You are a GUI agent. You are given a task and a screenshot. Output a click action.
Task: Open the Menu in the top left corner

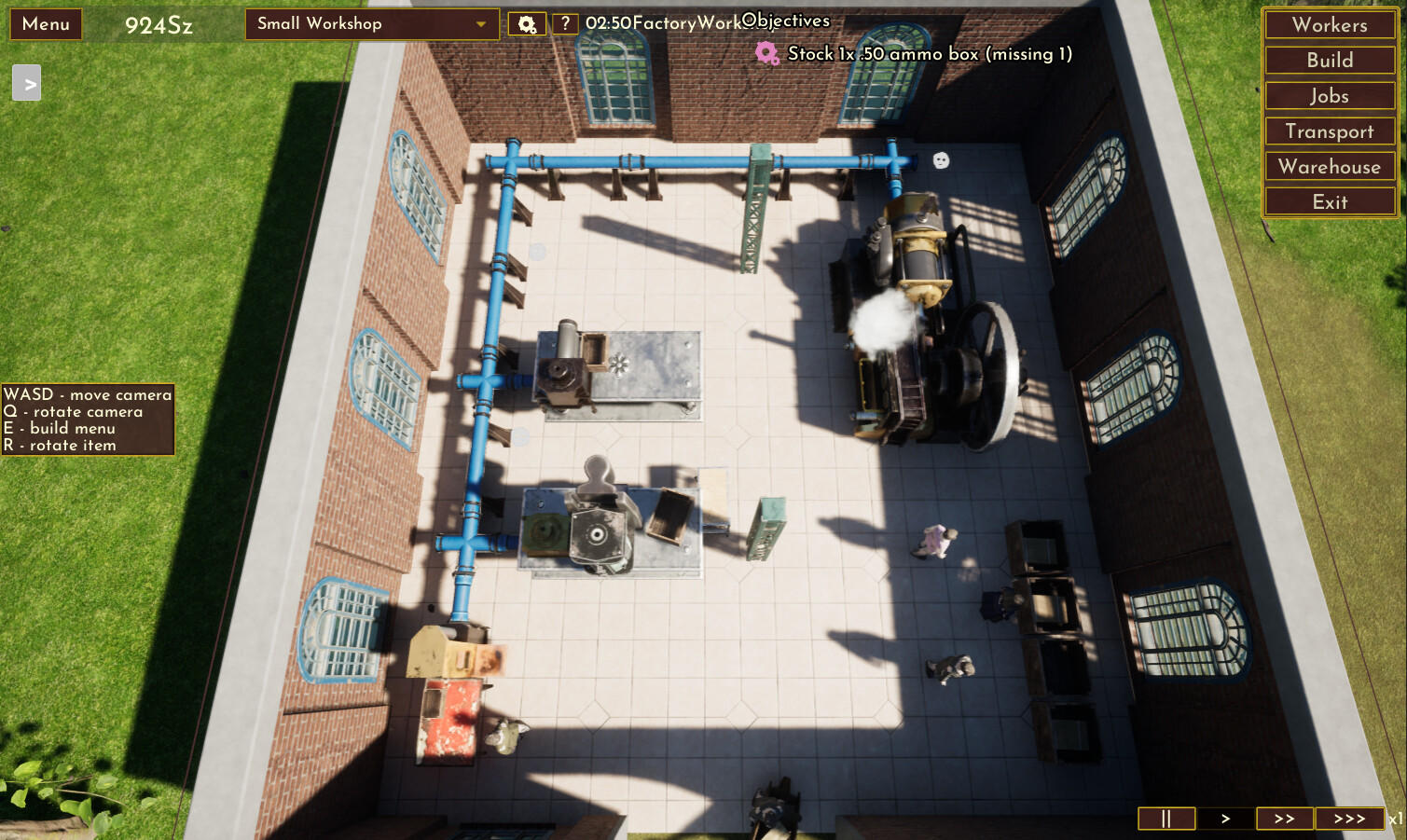[45, 23]
